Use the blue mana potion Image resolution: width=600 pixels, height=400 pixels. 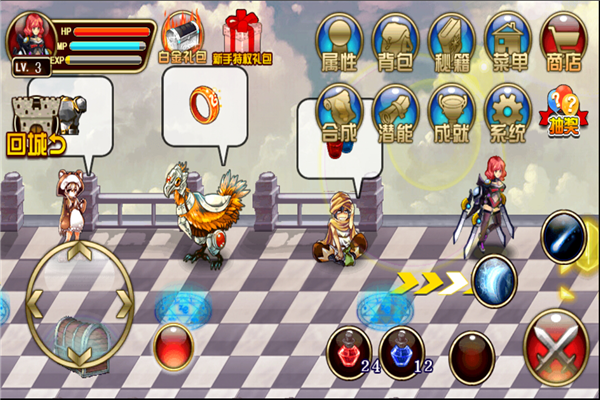402,351
